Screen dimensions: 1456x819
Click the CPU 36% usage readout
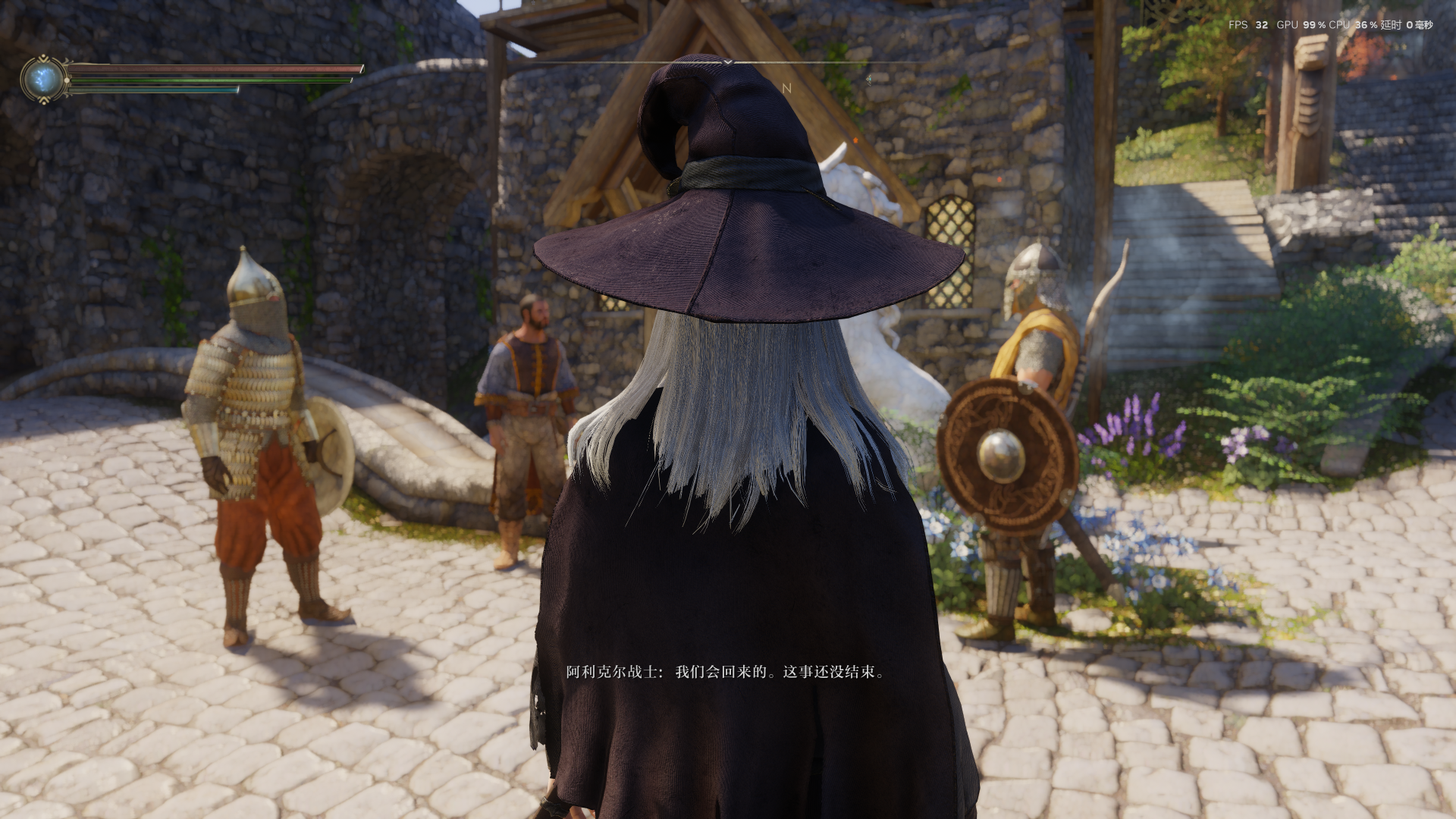coord(1354,25)
